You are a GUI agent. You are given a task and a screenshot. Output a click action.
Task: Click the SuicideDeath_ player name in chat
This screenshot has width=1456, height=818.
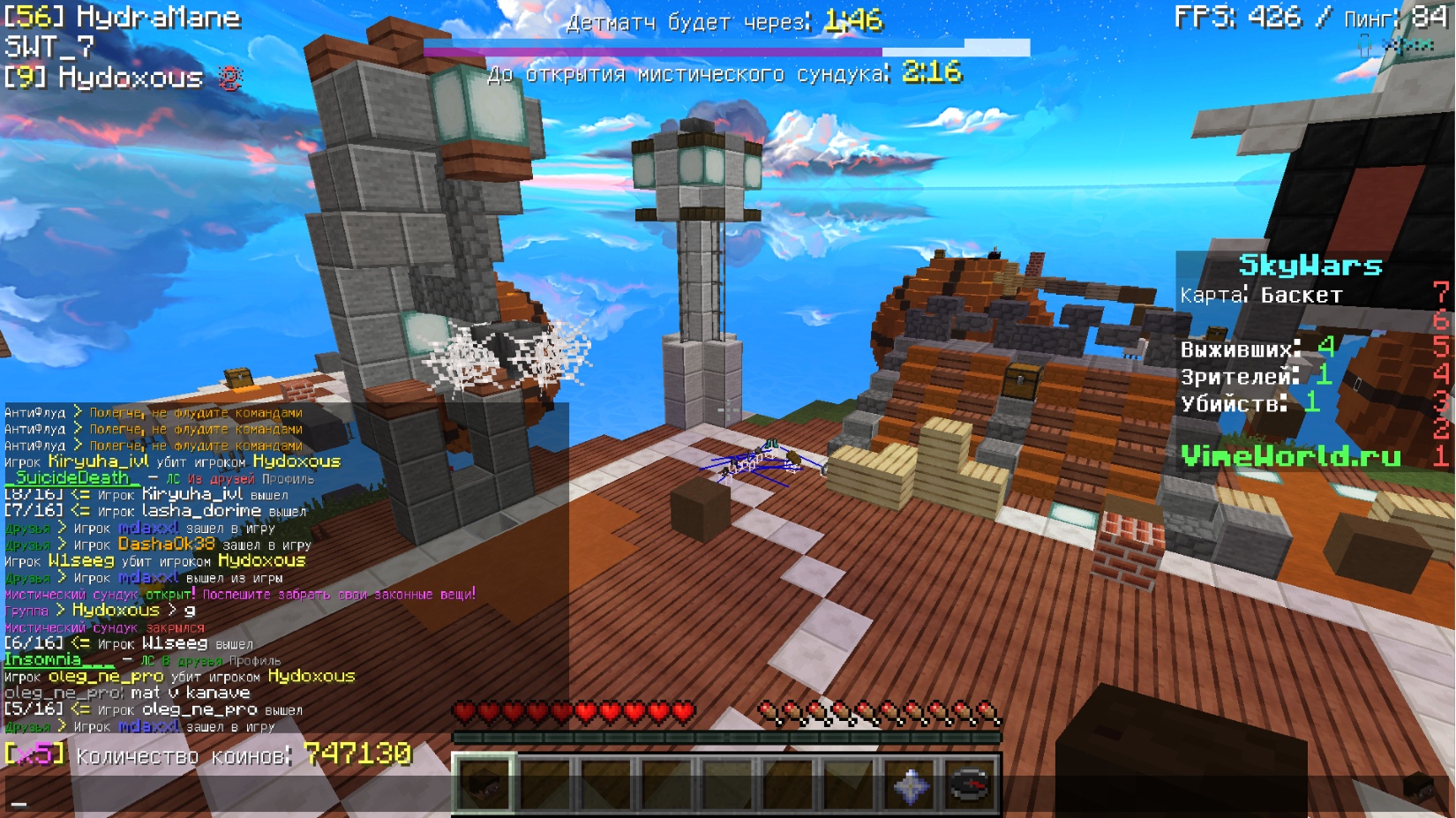tap(71, 478)
